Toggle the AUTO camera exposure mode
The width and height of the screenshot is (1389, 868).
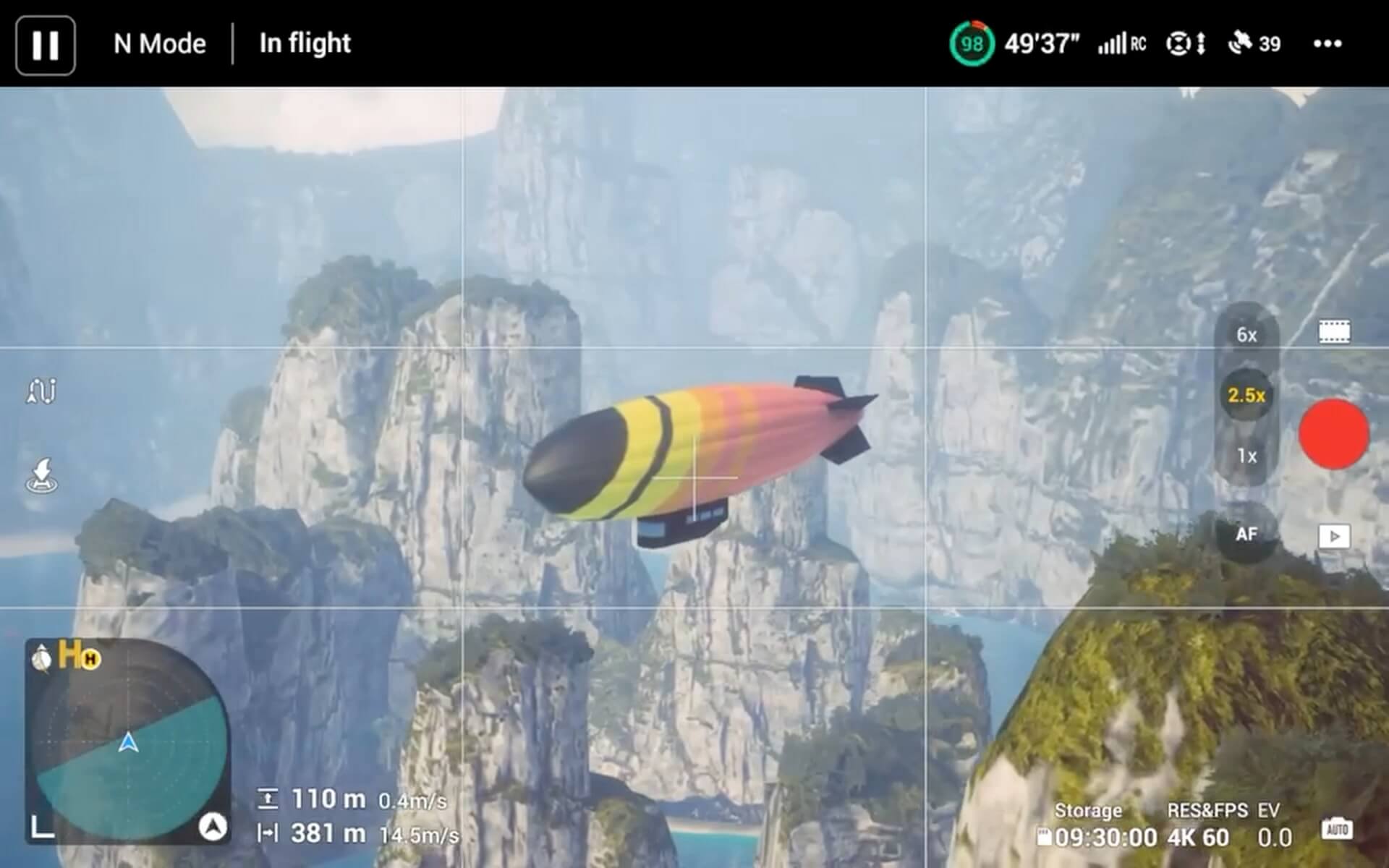(x=1336, y=828)
